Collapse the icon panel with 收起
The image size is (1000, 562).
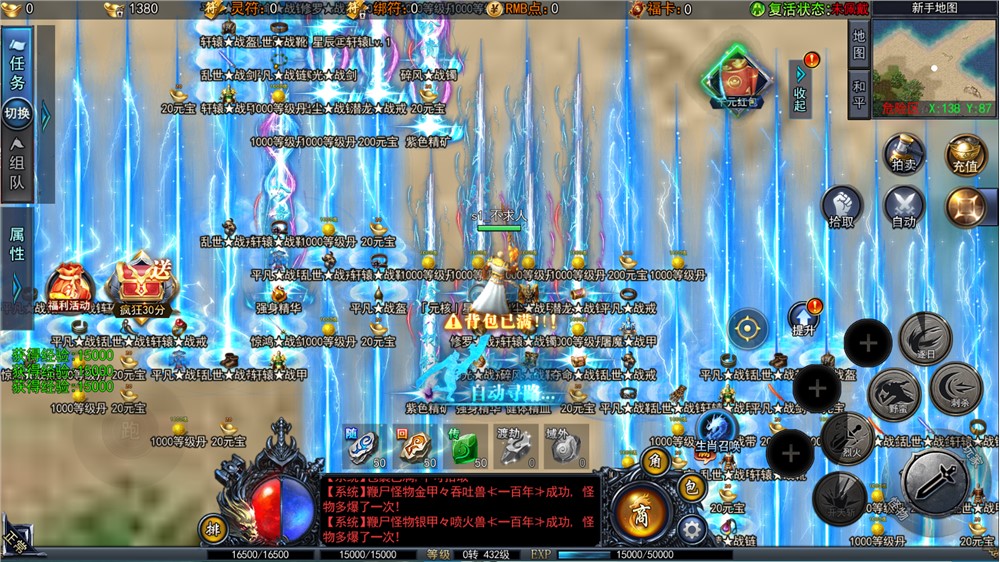pos(800,87)
